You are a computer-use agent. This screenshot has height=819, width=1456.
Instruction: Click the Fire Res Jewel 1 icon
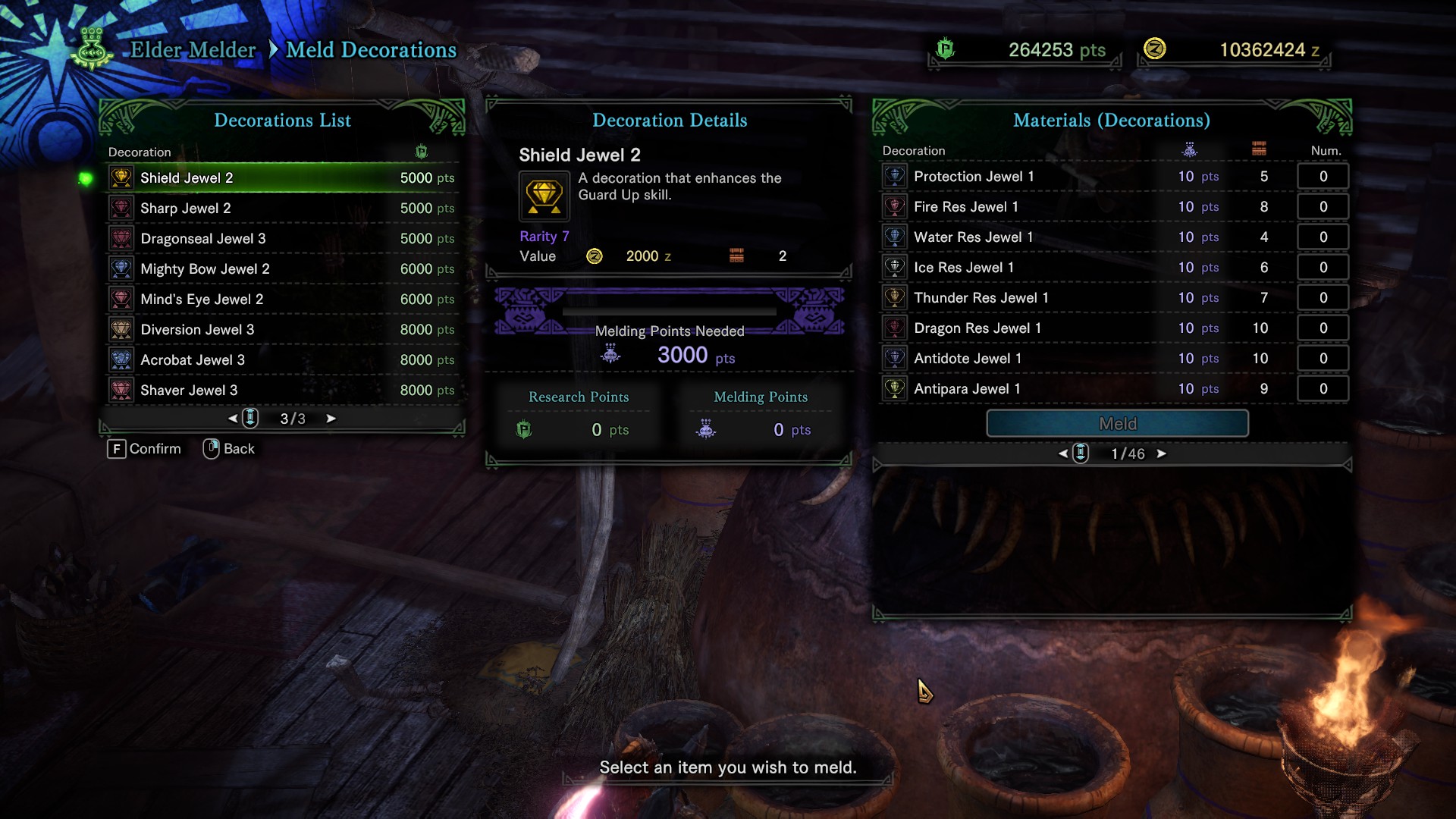894,206
